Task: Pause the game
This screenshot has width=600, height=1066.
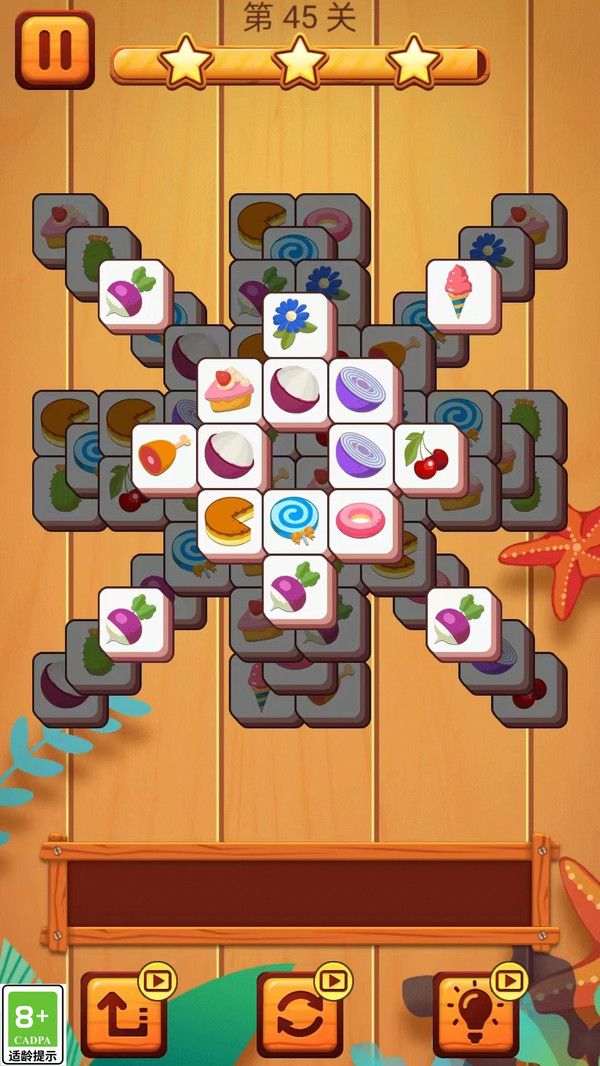Action: (x=54, y=49)
